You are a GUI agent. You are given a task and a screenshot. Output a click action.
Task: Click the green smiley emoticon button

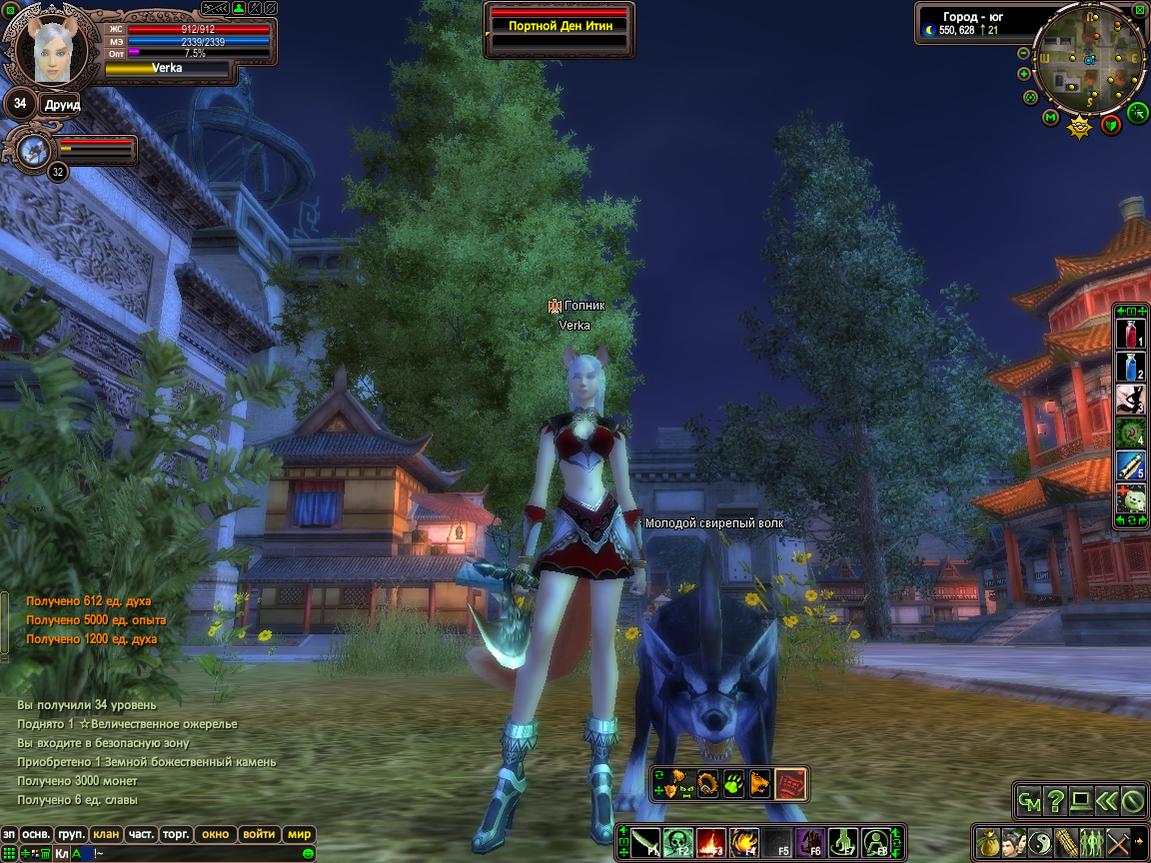click(x=309, y=854)
